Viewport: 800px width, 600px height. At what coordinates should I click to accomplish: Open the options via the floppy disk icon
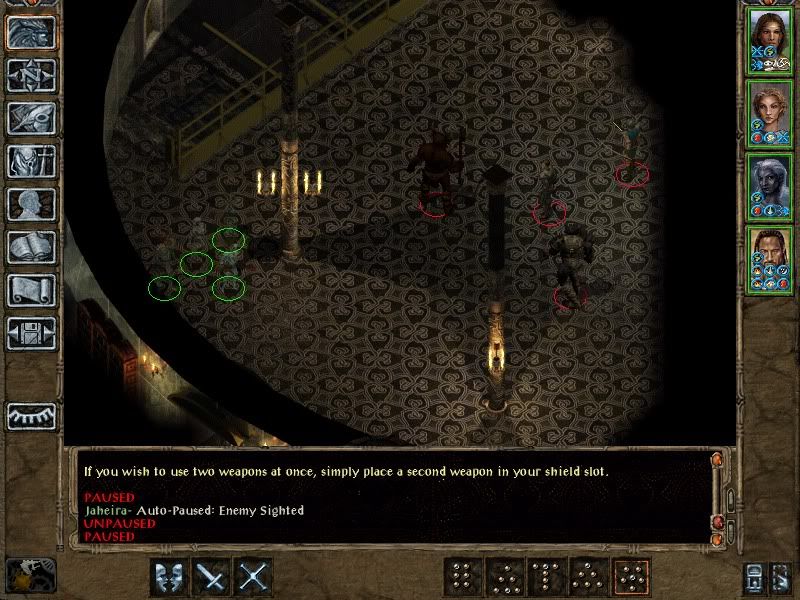[x=32, y=334]
